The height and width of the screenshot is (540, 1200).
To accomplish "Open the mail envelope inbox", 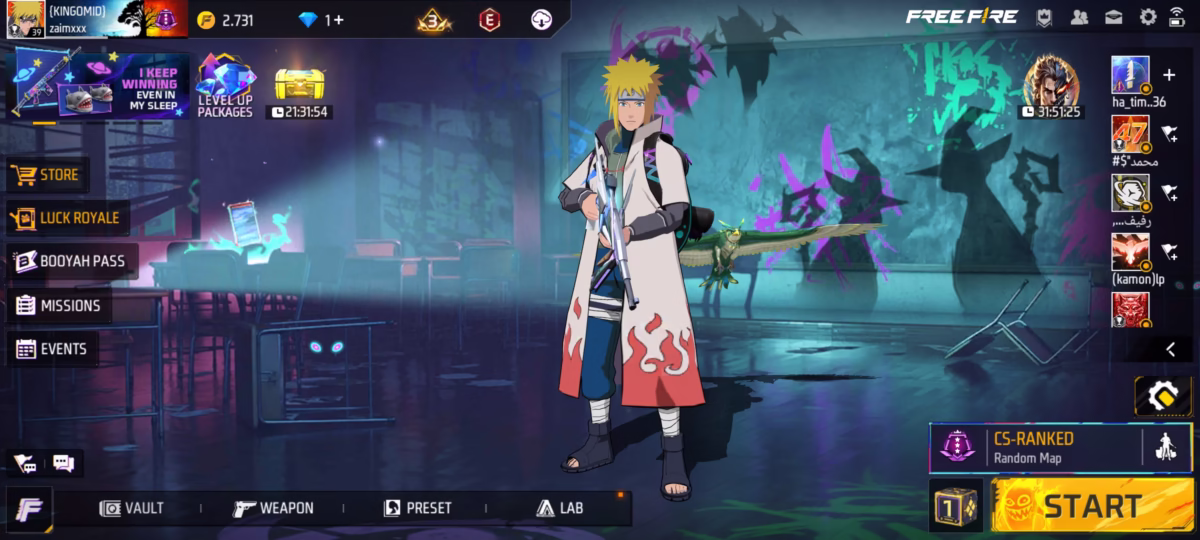I will (x=1114, y=16).
